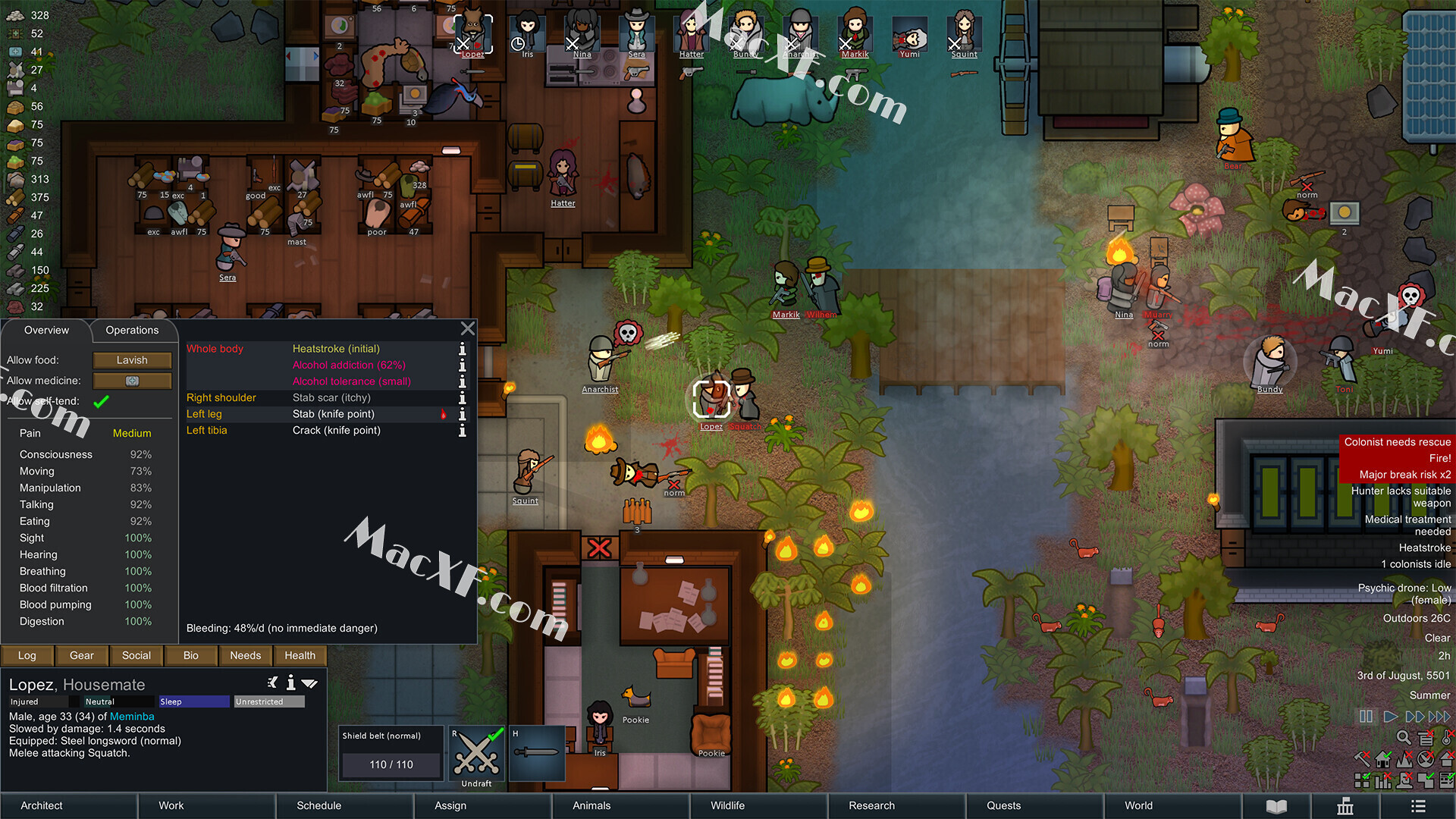
Task: Switch to the World view
Action: click(1138, 805)
